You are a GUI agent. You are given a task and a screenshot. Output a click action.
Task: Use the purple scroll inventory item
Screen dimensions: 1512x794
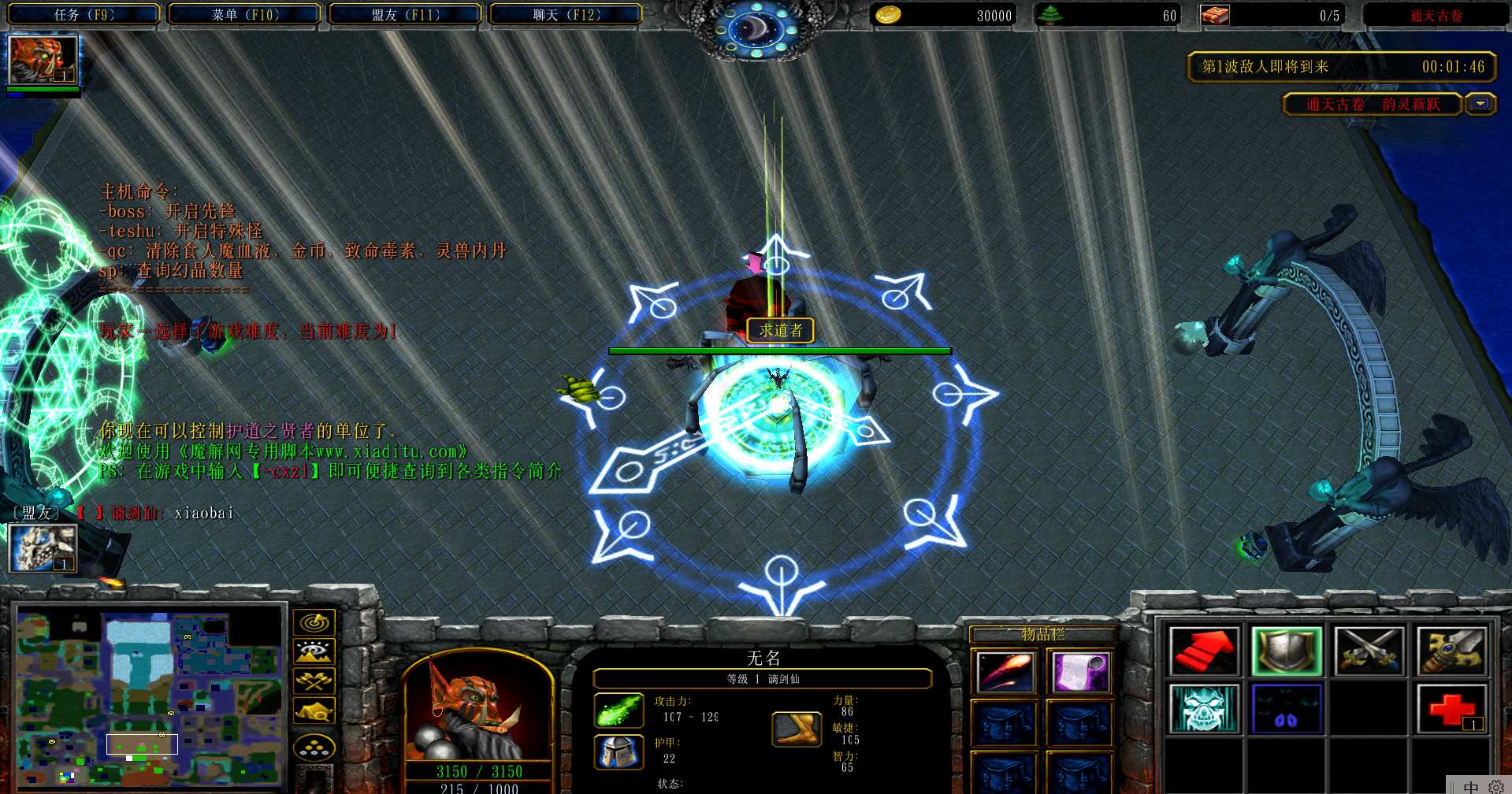click(x=1079, y=672)
